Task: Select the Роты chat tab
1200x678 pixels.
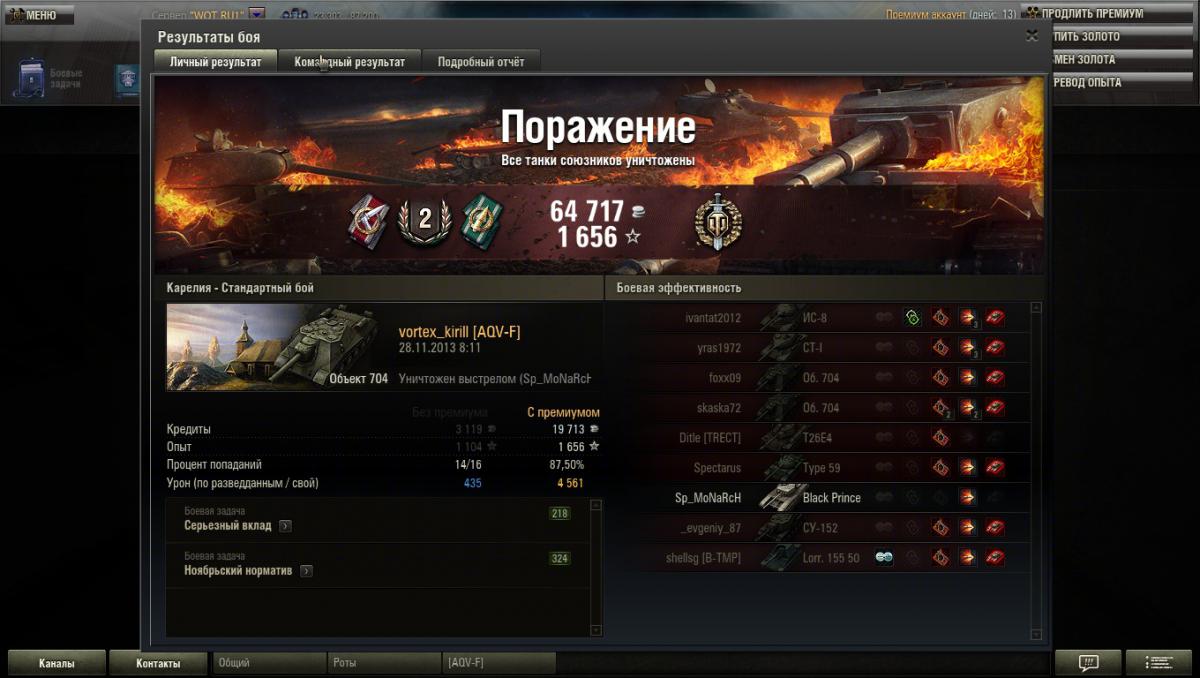Action: click(384, 663)
